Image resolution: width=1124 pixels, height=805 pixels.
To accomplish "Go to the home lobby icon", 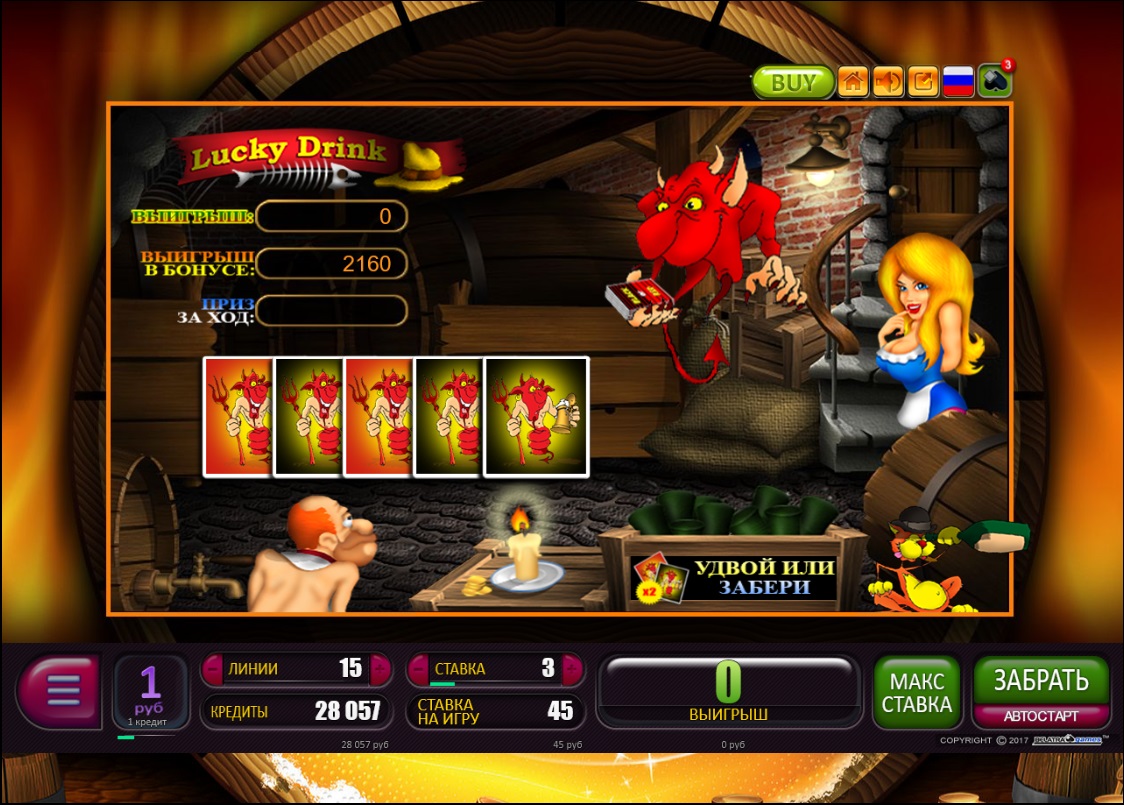I will pyautogui.click(x=852, y=82).
